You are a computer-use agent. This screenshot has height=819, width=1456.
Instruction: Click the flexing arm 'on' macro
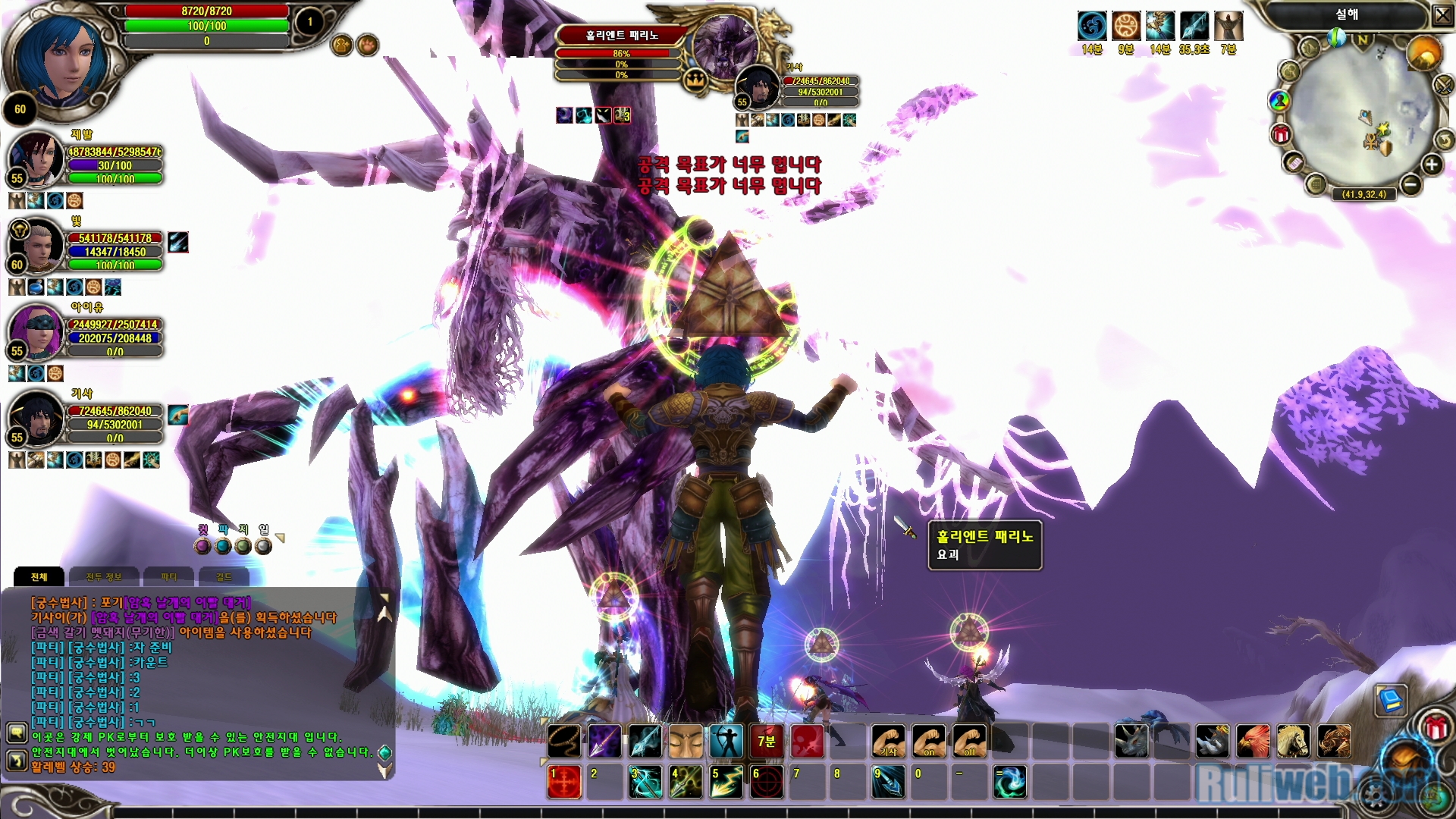coord(928,741)
